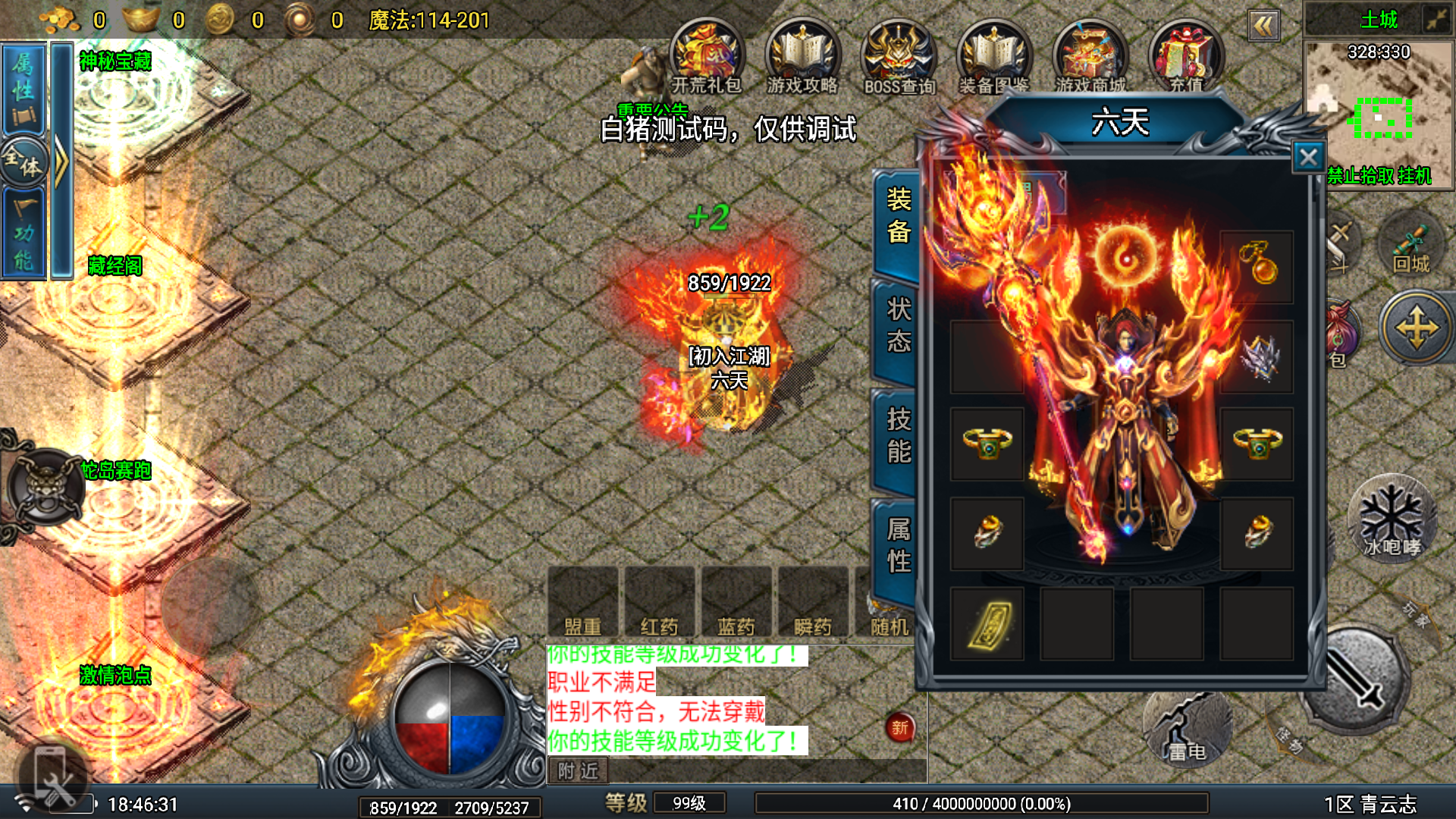Select the necklace equipment slot
1456x819 pixels.
pyautogui.click(x=1257, y=266)
